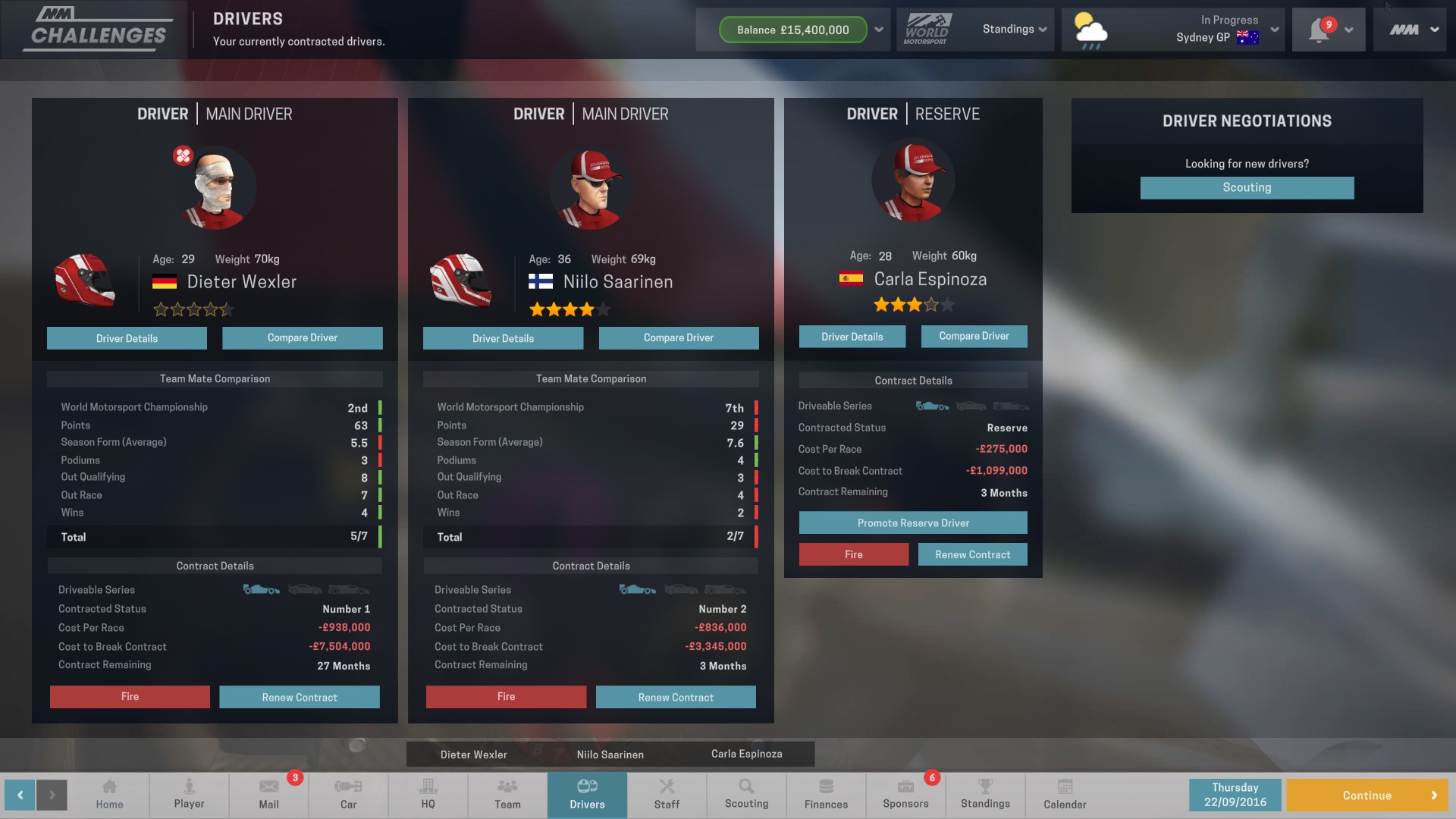Open the Staff panel
This screenshot has width=1456, height=819.
coord(667,795)
